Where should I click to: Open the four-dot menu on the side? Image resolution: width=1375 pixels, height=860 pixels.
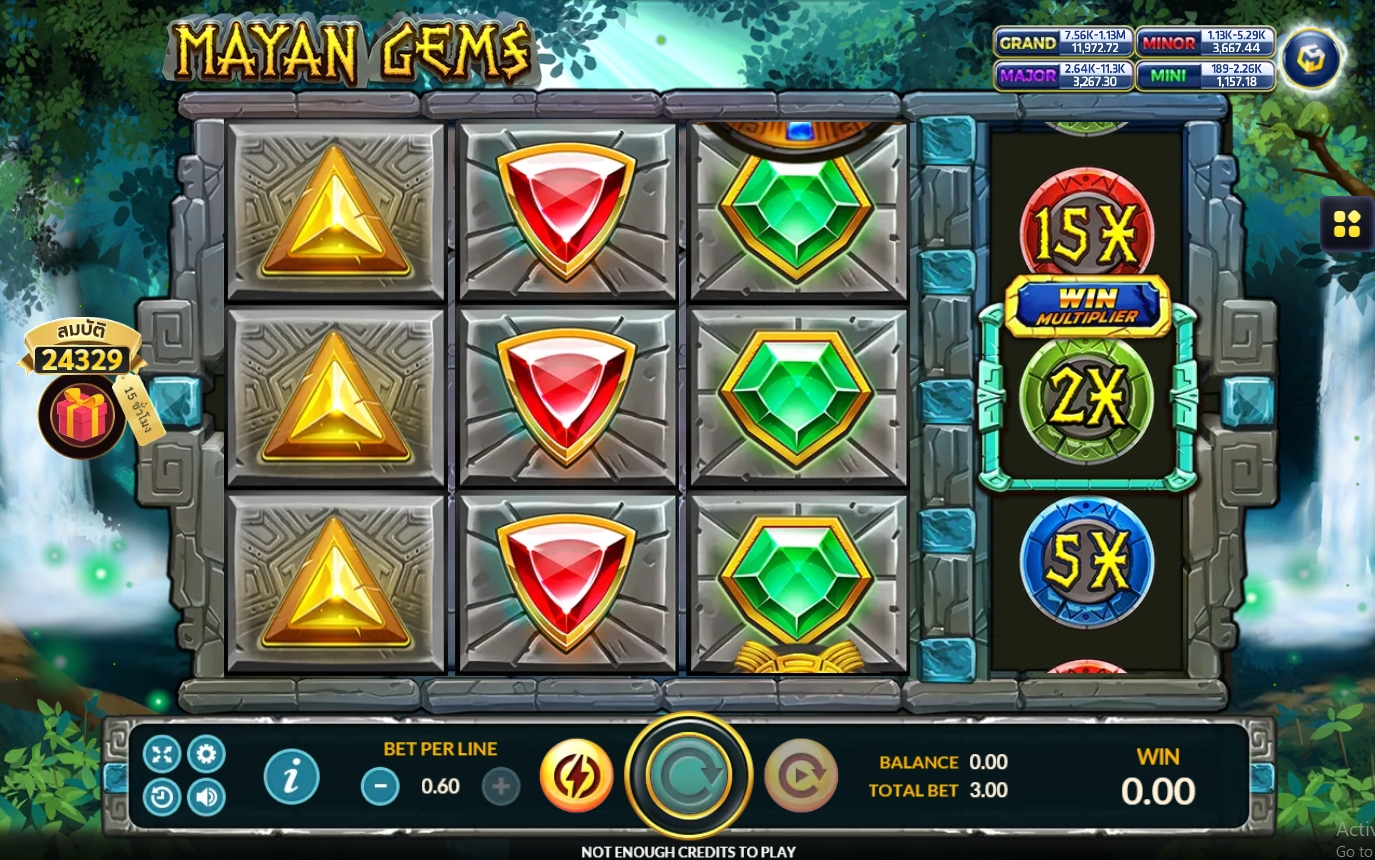click(1347, 225)
